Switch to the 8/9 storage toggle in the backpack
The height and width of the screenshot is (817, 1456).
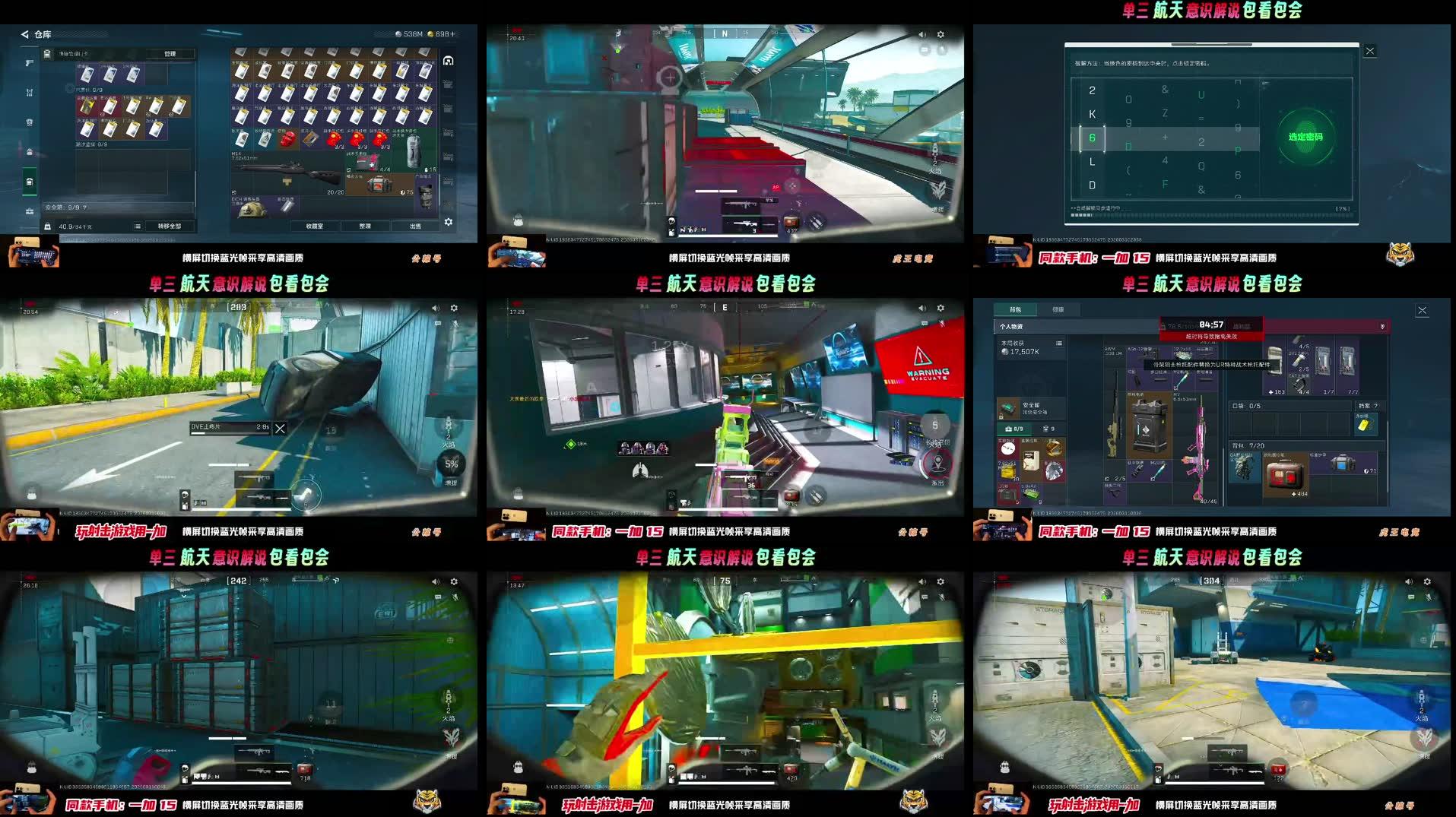tap(1013, 428)
